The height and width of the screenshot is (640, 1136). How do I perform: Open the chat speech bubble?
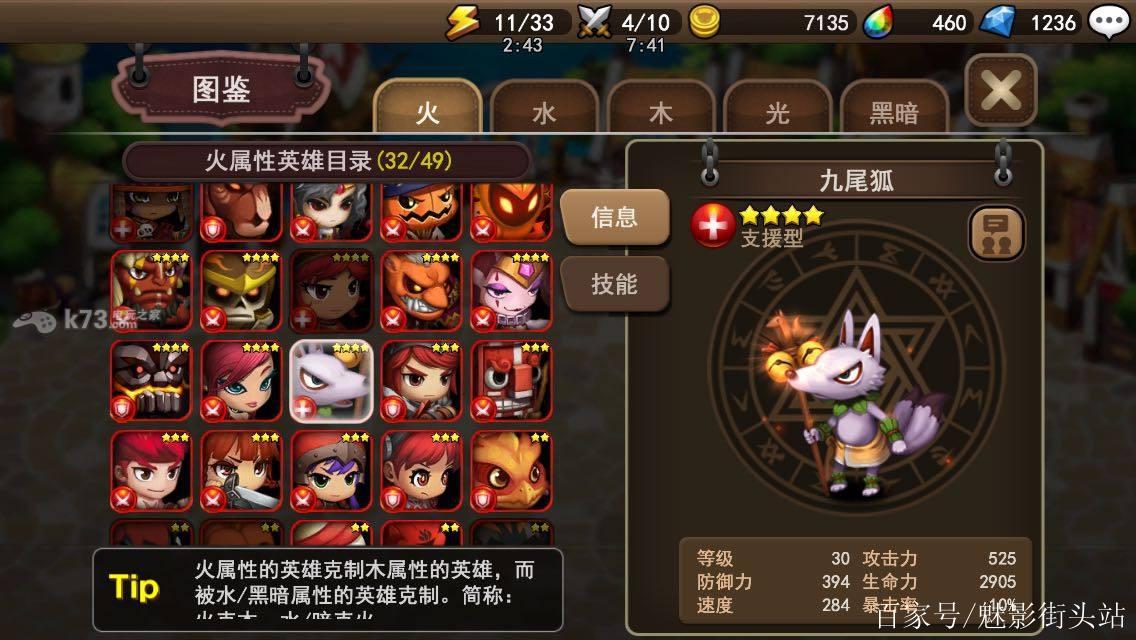tap(1108, 22)
